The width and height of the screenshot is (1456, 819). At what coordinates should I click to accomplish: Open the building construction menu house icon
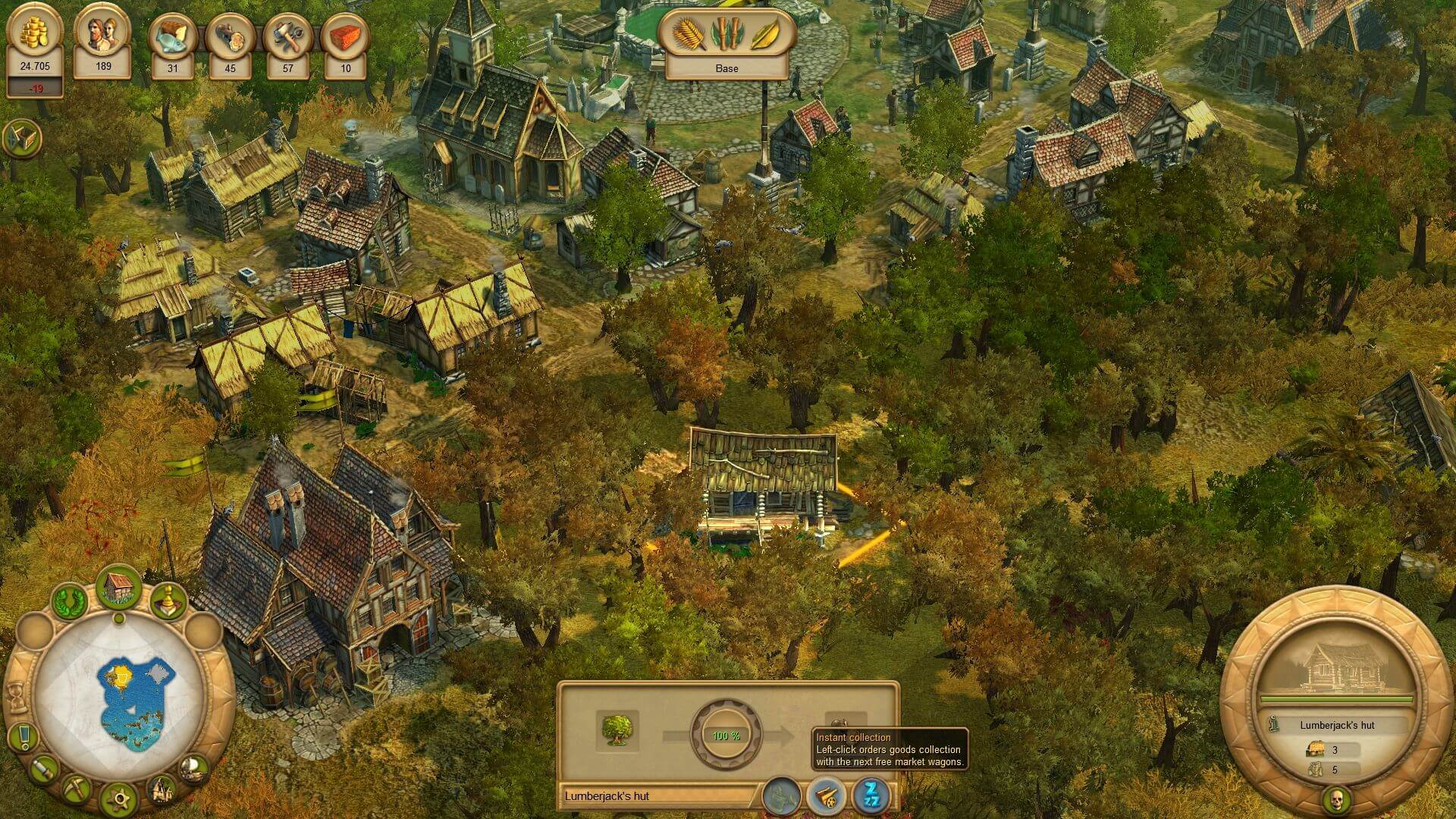118,586
